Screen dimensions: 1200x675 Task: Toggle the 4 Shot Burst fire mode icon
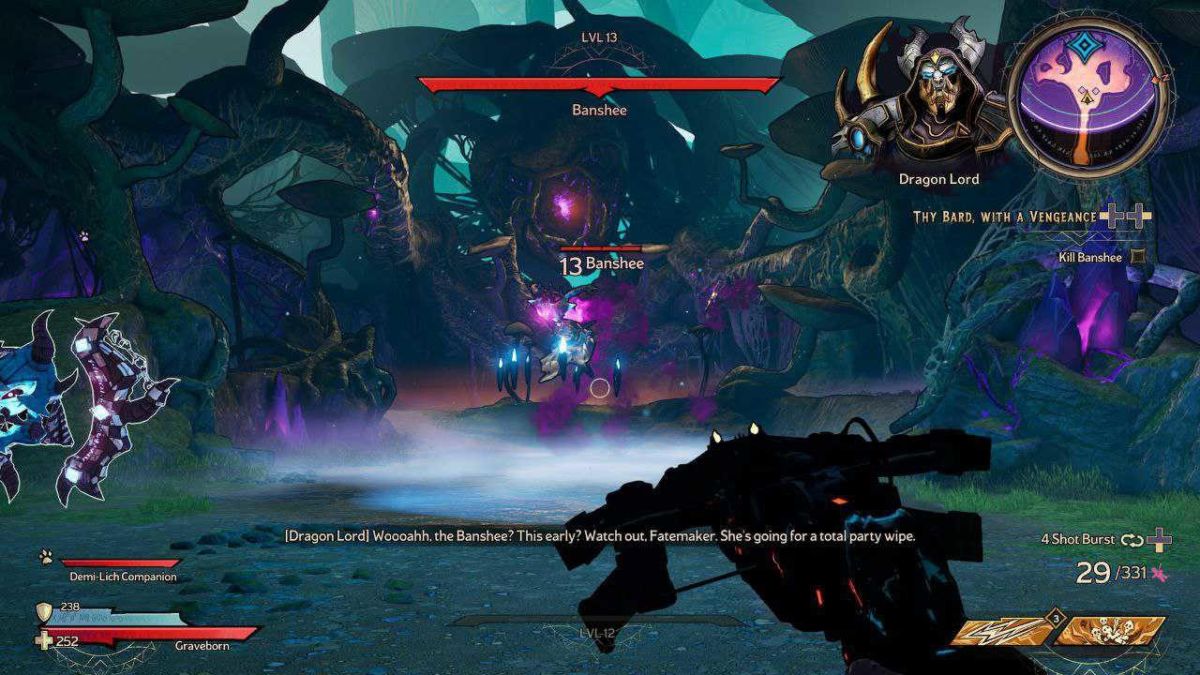(x=1132, y=540)
